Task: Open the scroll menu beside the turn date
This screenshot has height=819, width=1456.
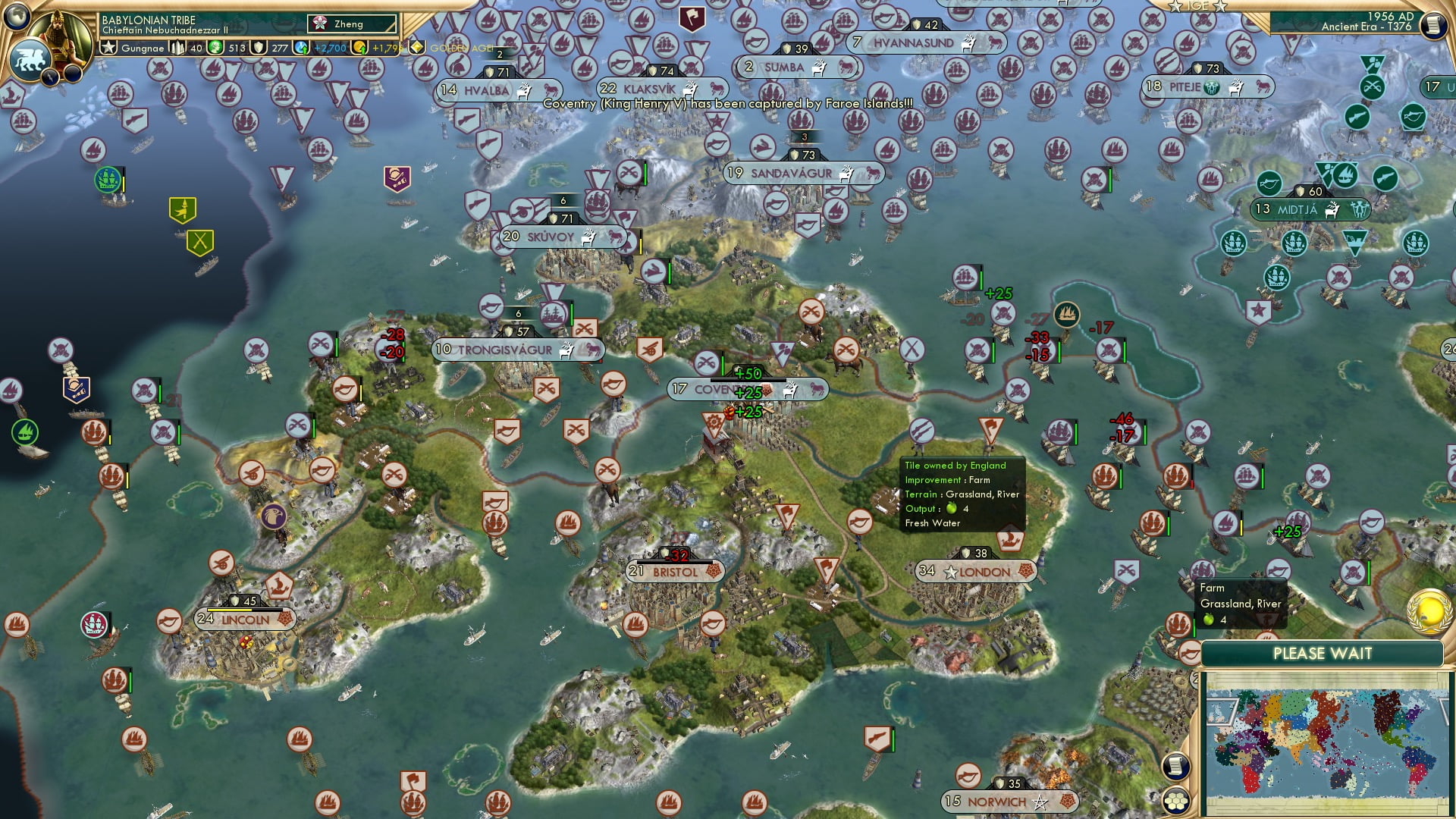Action: point(1433,26)
